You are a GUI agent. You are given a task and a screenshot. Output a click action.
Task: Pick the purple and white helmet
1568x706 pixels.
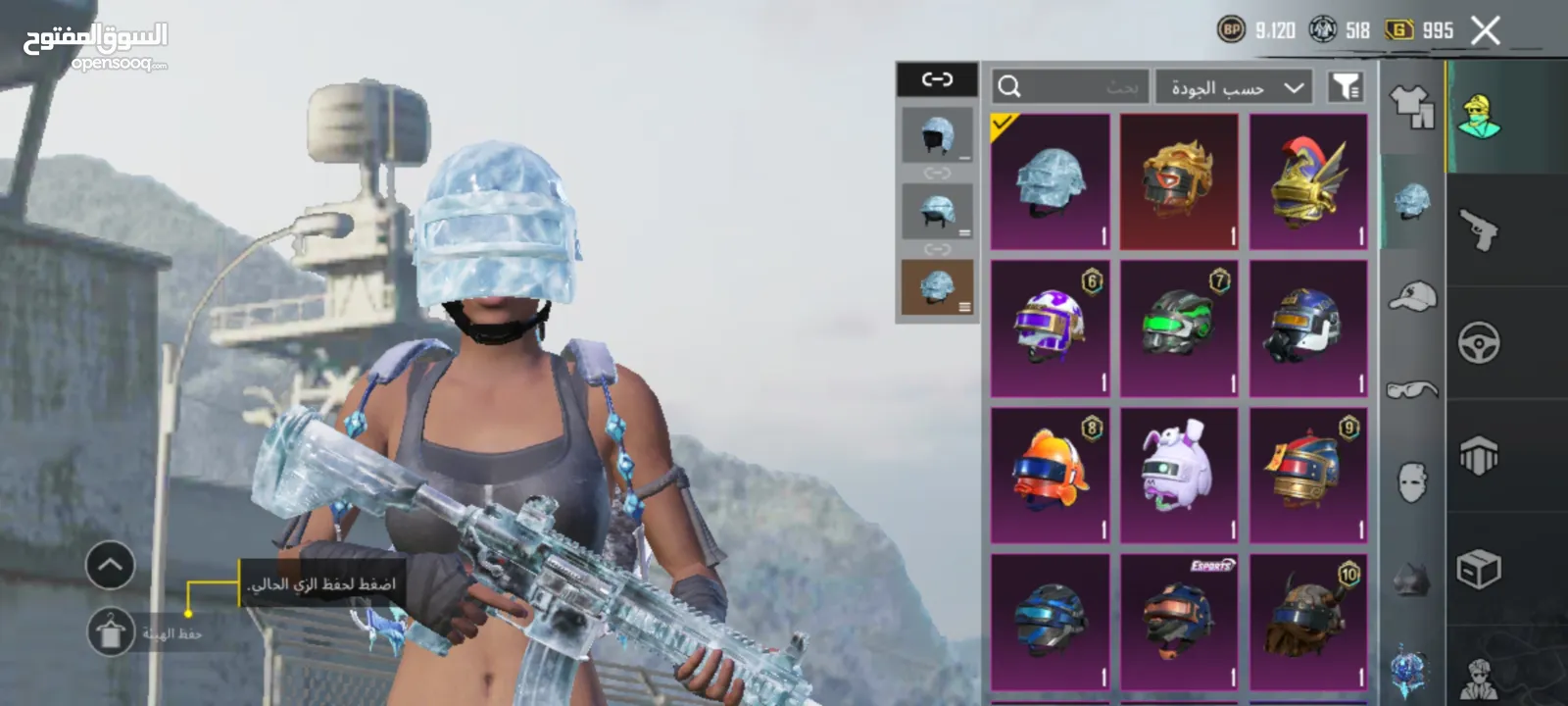pyautogui.click(x=1050, y=328)
